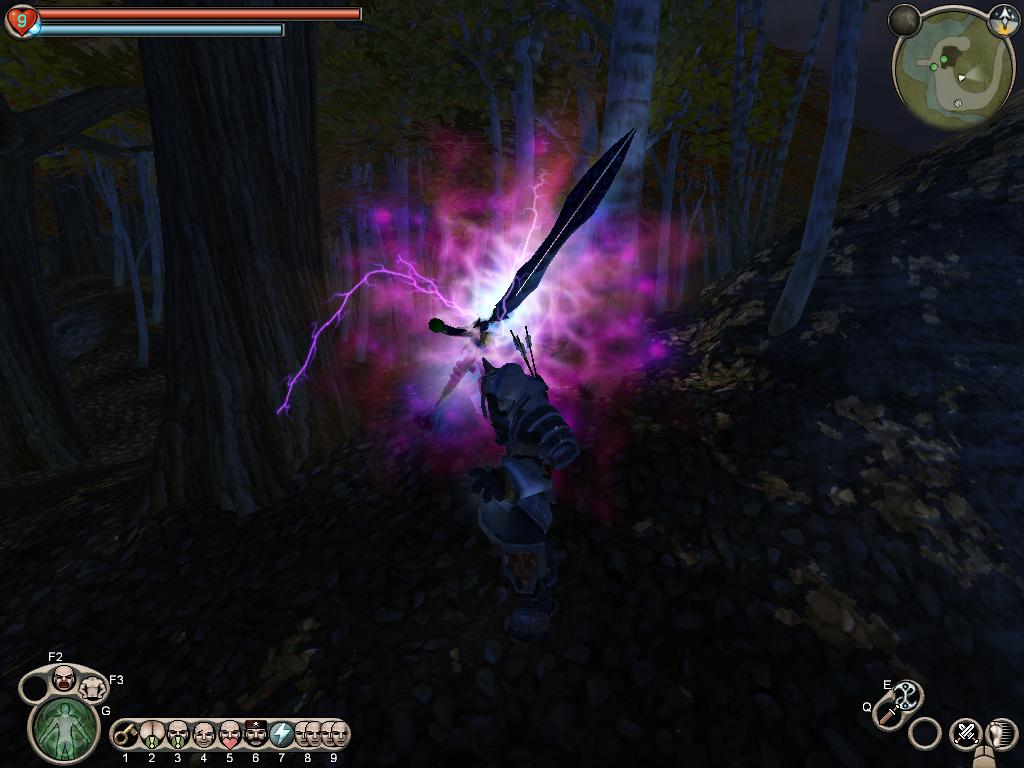Viewport: 1024px width, 768px height.
Task: Click the compass arrow icon on the minimap
Action: click(1002, 17)
